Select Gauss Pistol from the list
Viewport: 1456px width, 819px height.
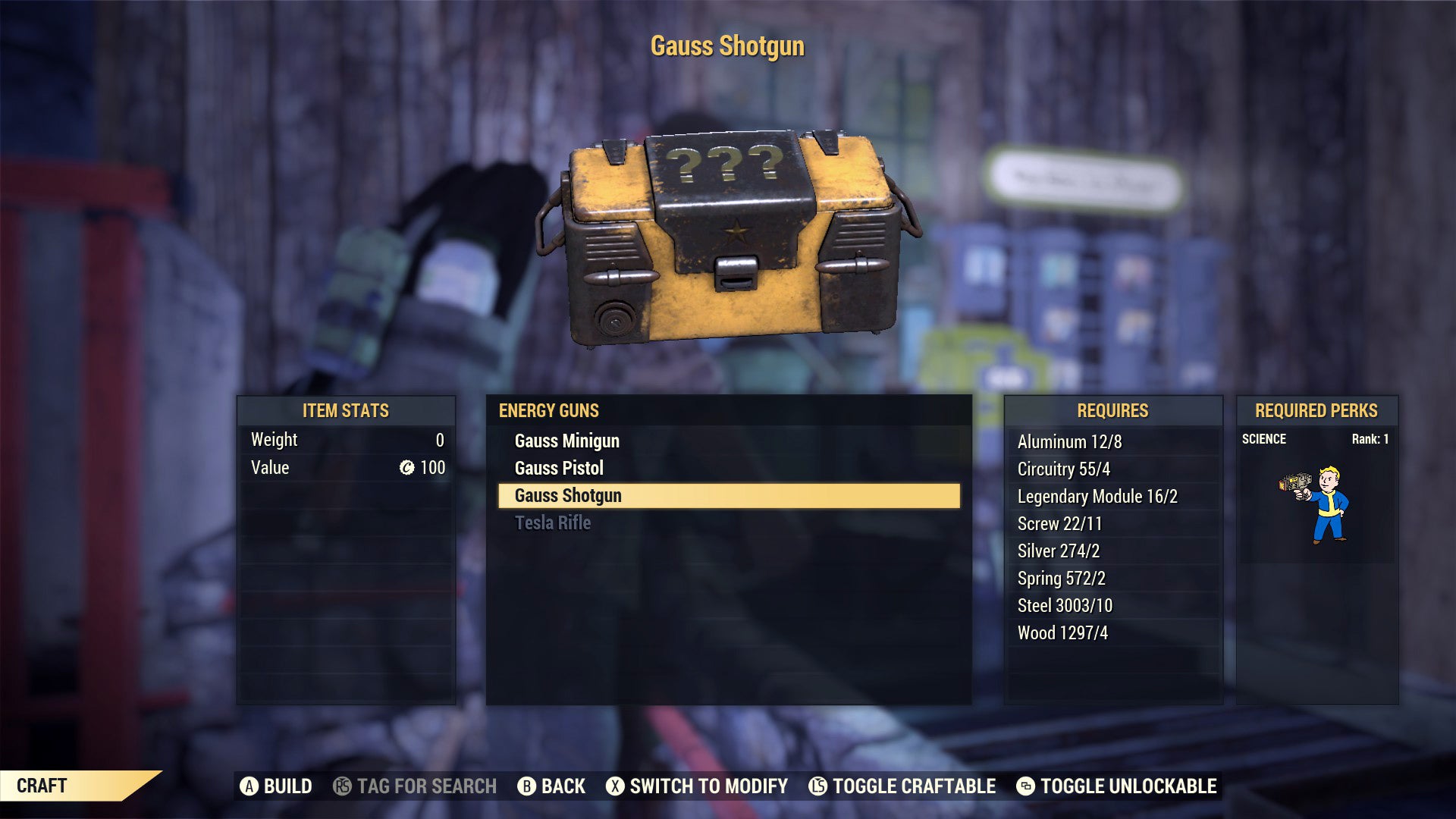[x=559, y=468]
